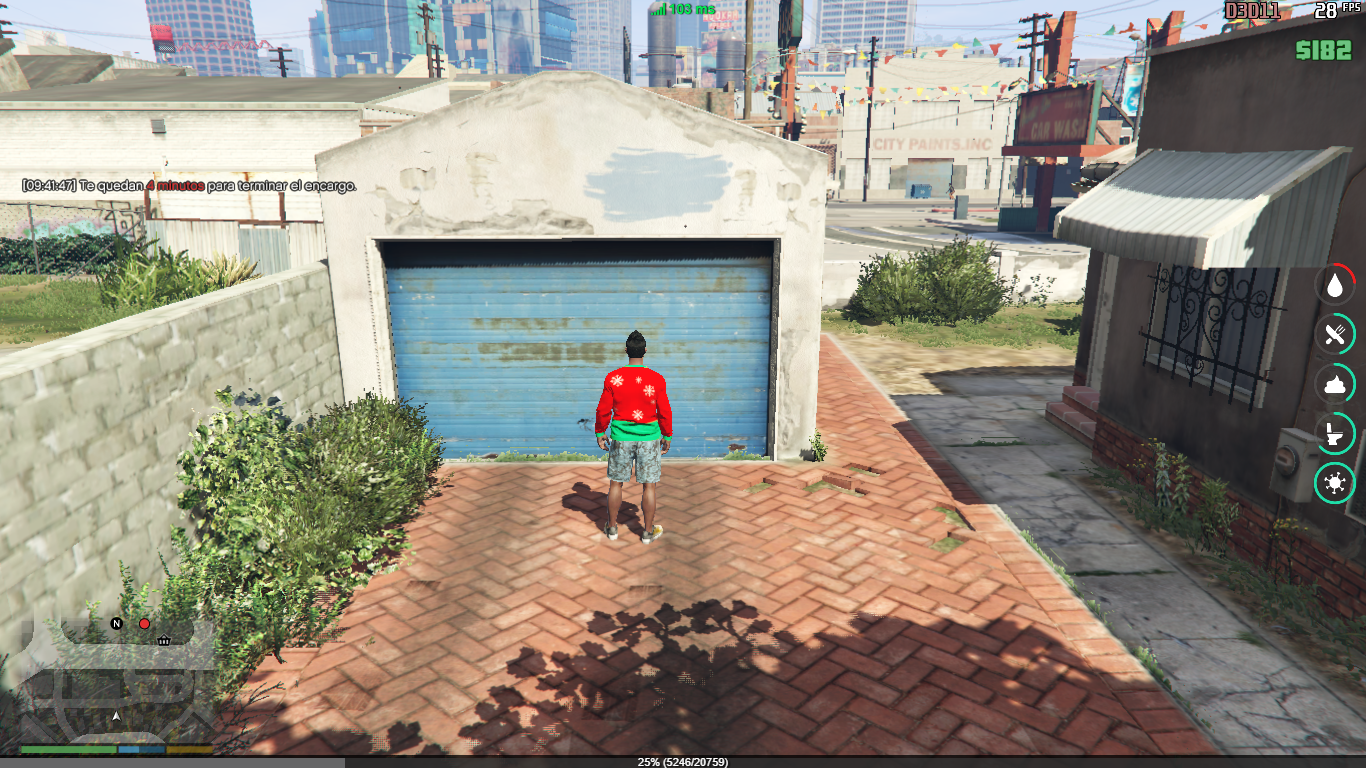Click the chat message about the encargo

(189, 186)
